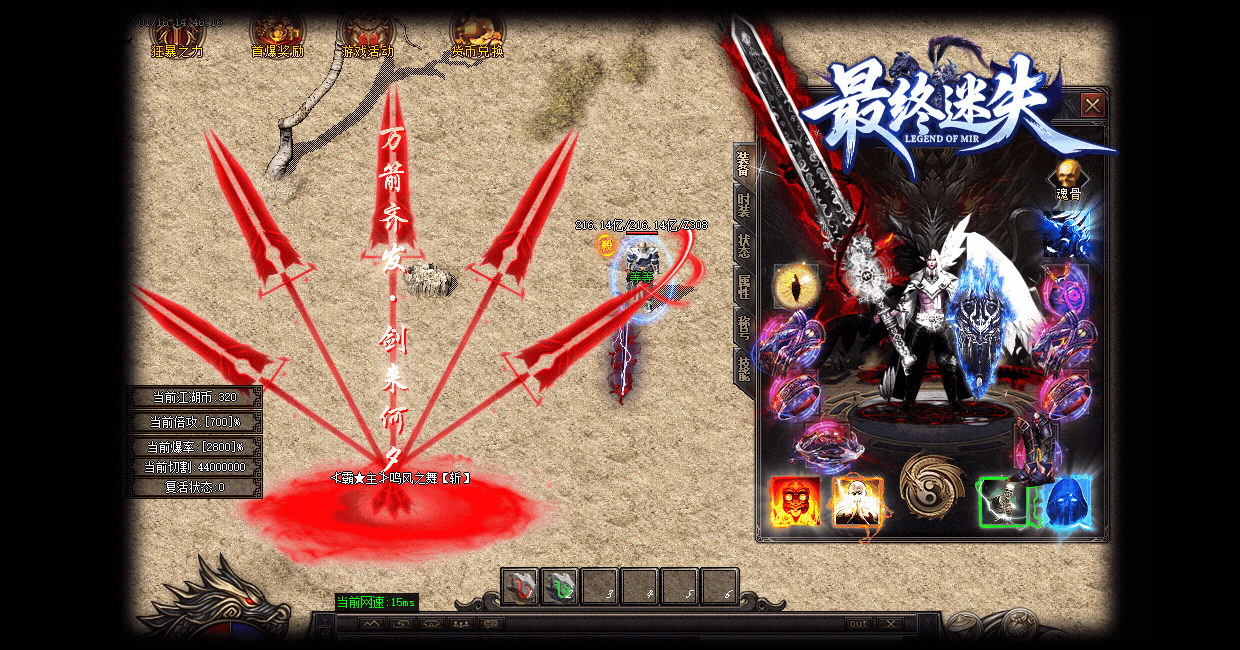1240x650 pixels.
Task: Select the 技能 skills tab
Action: [x=744, y=370]
